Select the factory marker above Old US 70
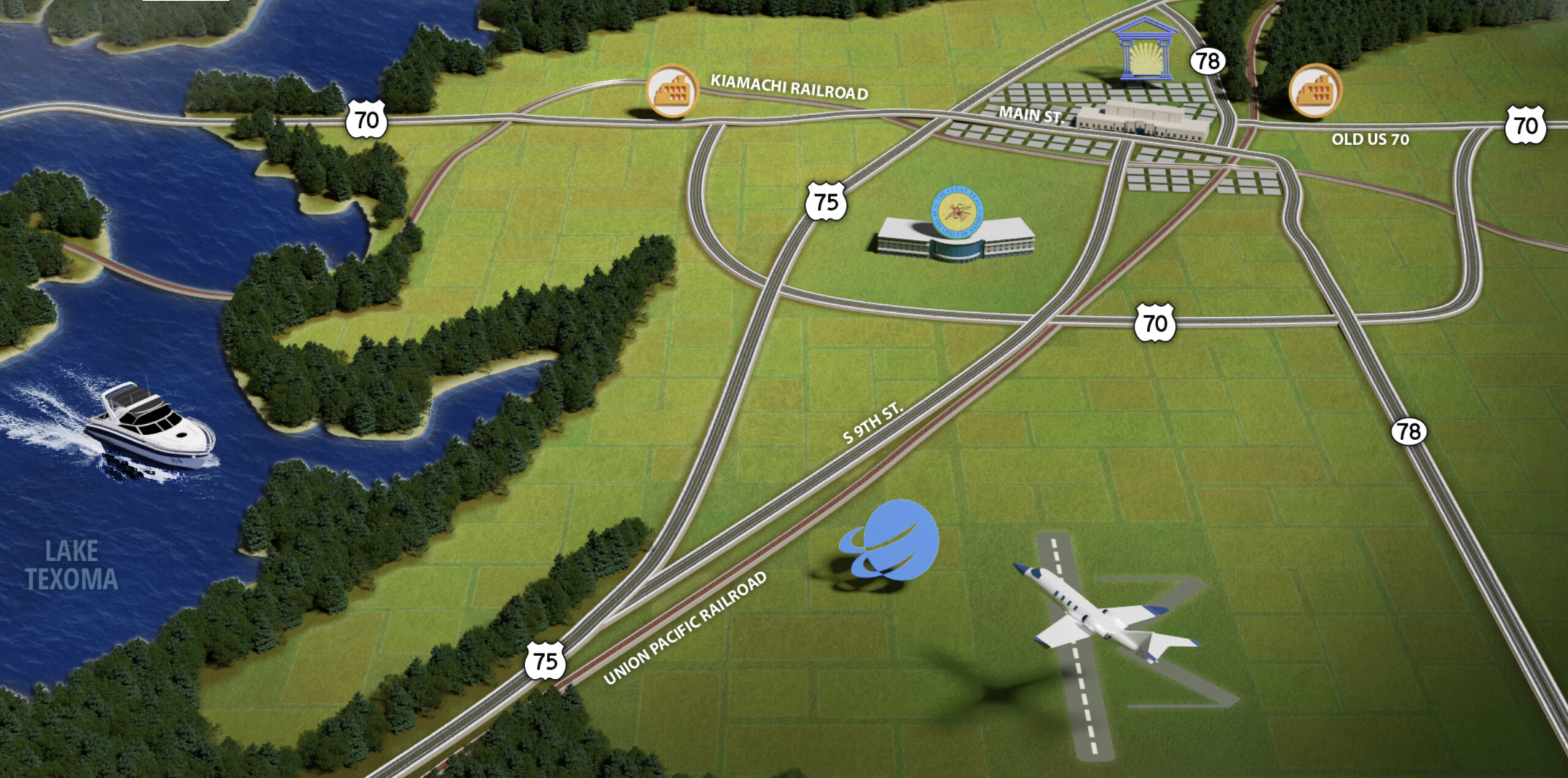This screenshot has width=1568, height=778. [x=1315, y=91]
